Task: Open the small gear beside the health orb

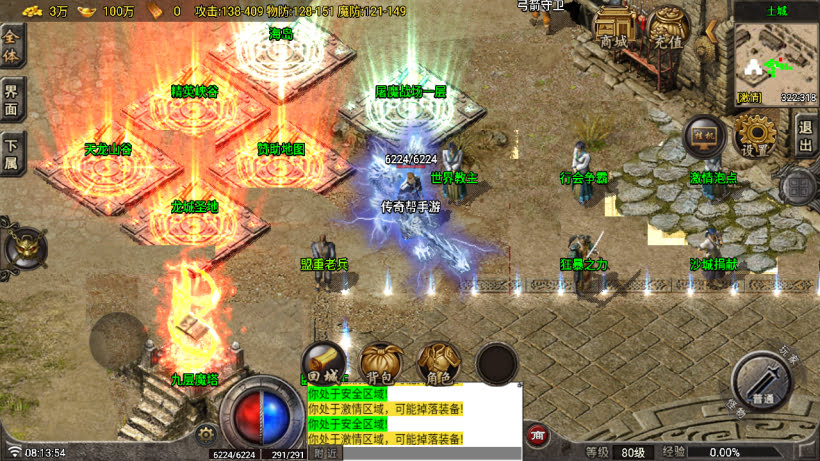Action: tap(206, 434)
